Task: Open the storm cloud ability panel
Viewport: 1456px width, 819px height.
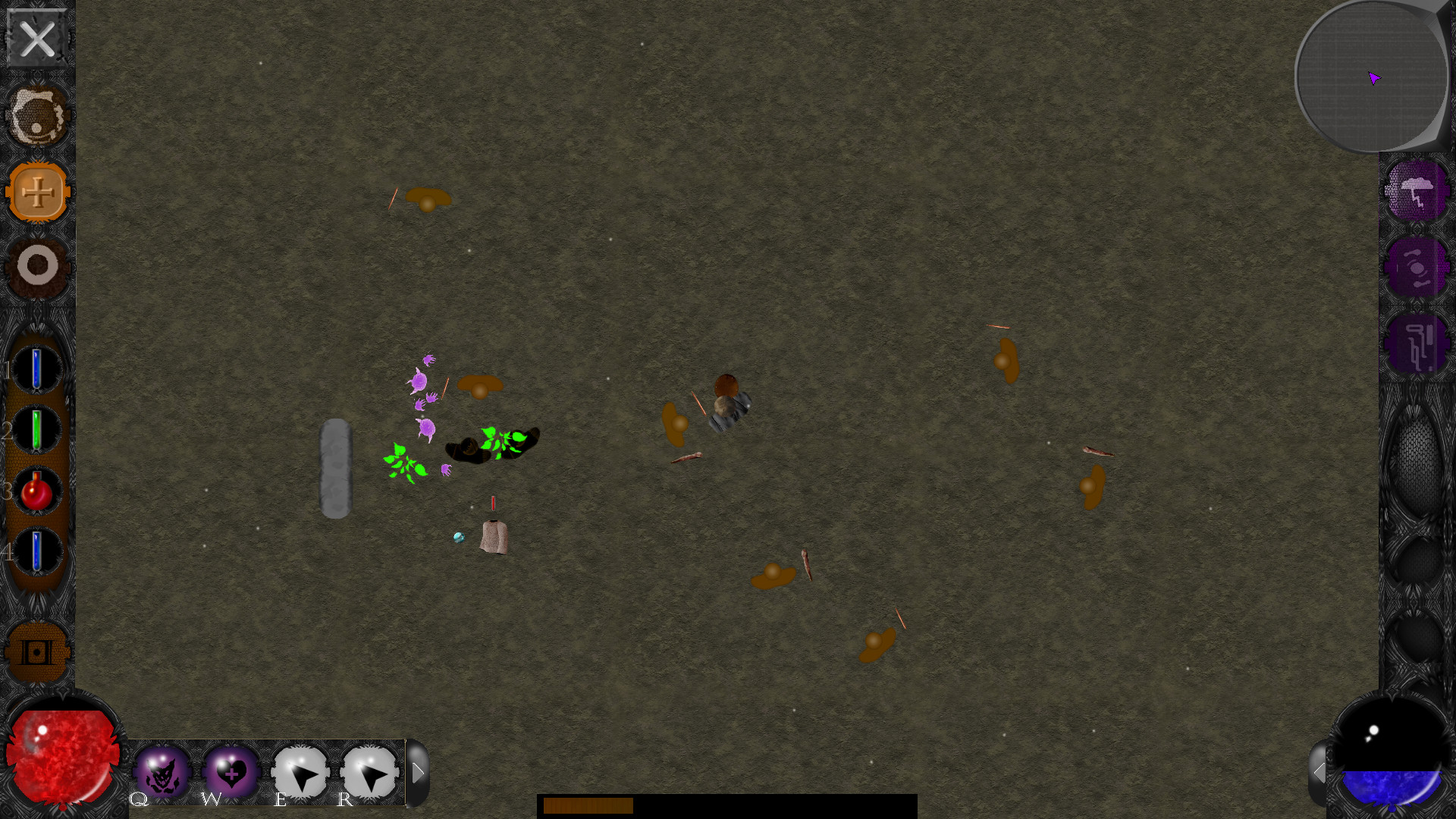Action: click(x=1417, y=192)
